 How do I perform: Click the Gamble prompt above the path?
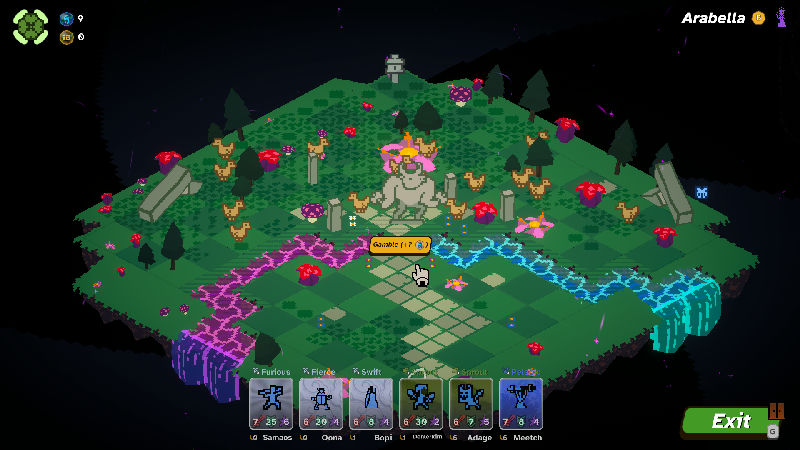400,244
